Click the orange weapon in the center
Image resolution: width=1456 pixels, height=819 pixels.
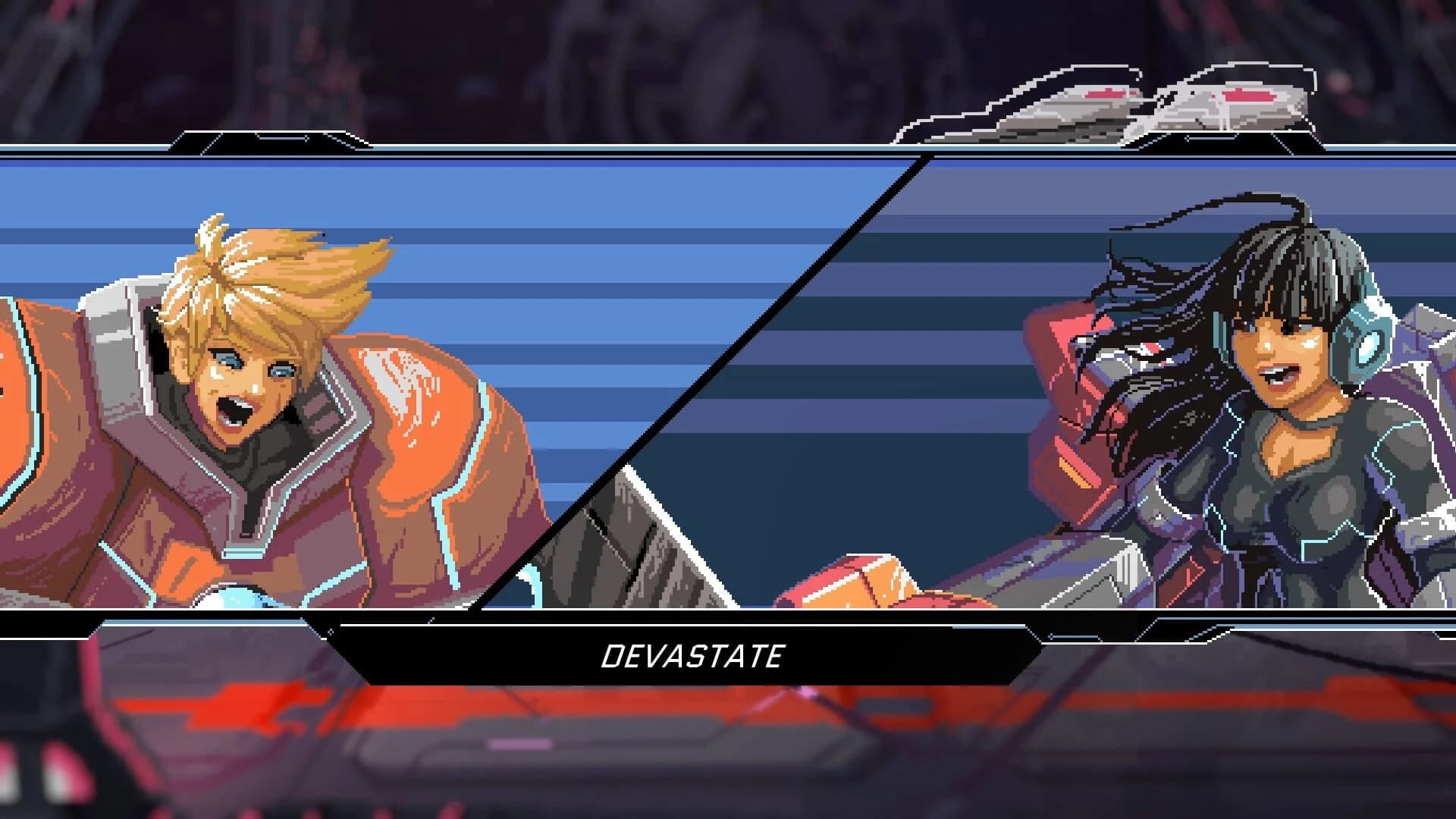pyautogui.click(x=872, y=591)
